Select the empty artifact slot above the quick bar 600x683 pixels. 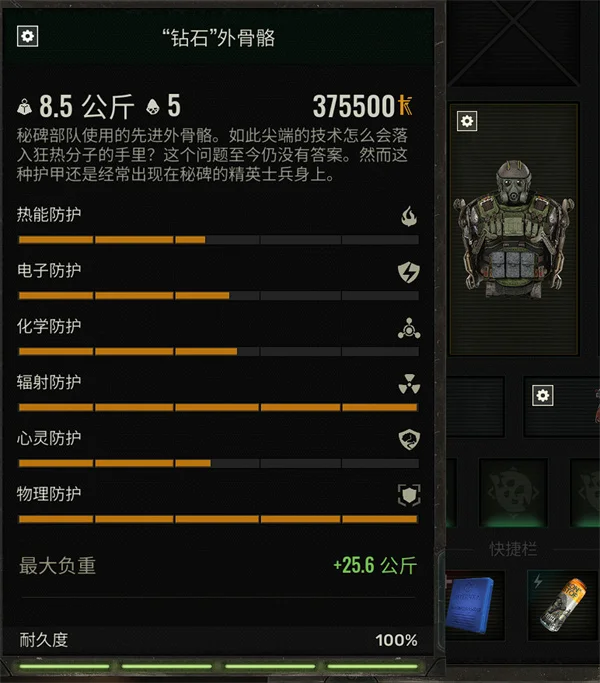click(512, 493)
